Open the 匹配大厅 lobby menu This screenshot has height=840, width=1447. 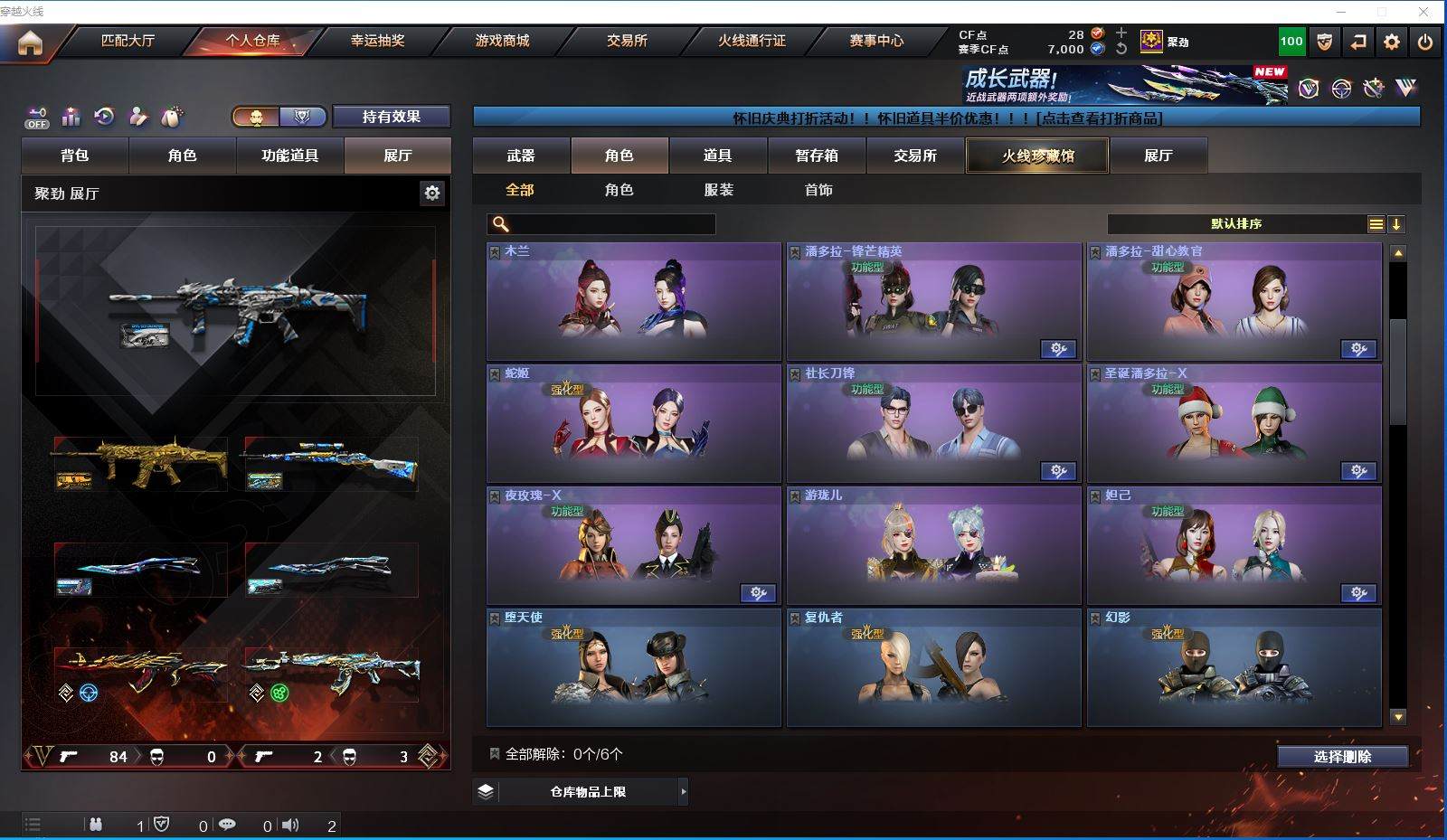[128, 41]
